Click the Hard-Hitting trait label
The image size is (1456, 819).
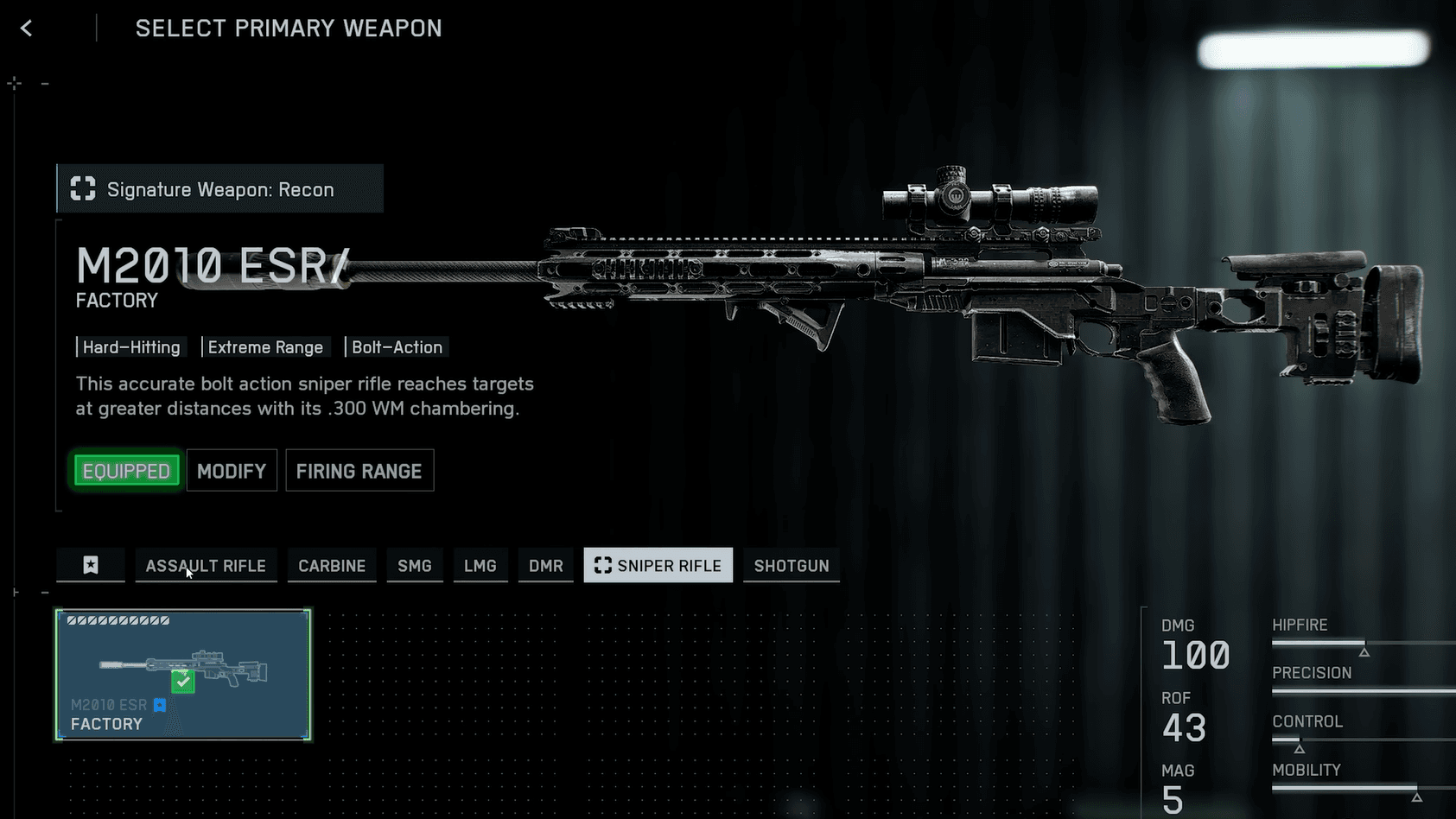pos(130,346)
